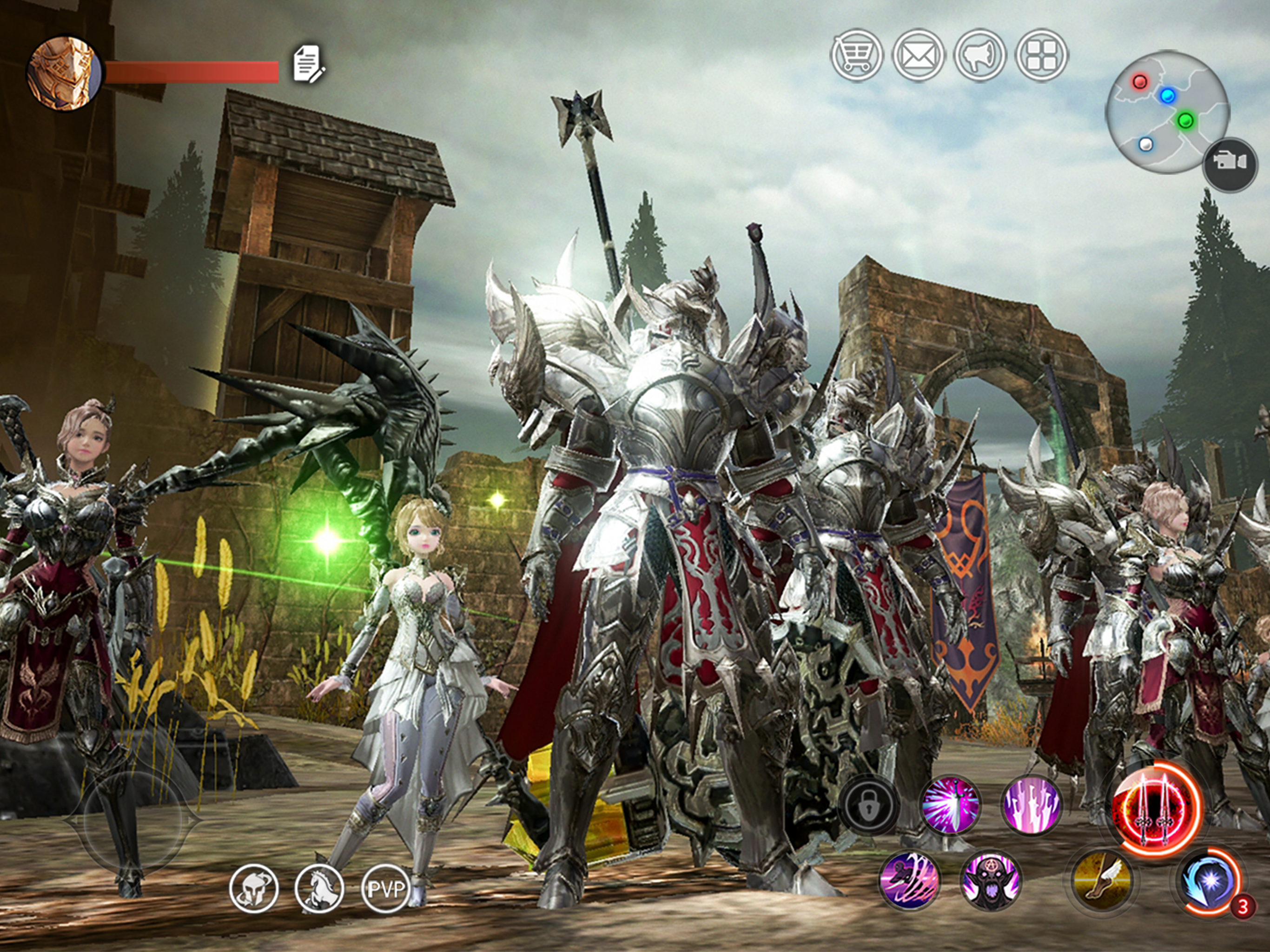Tap the helmet character swap button
This screenshot has height=952, width=1270.
254,888
